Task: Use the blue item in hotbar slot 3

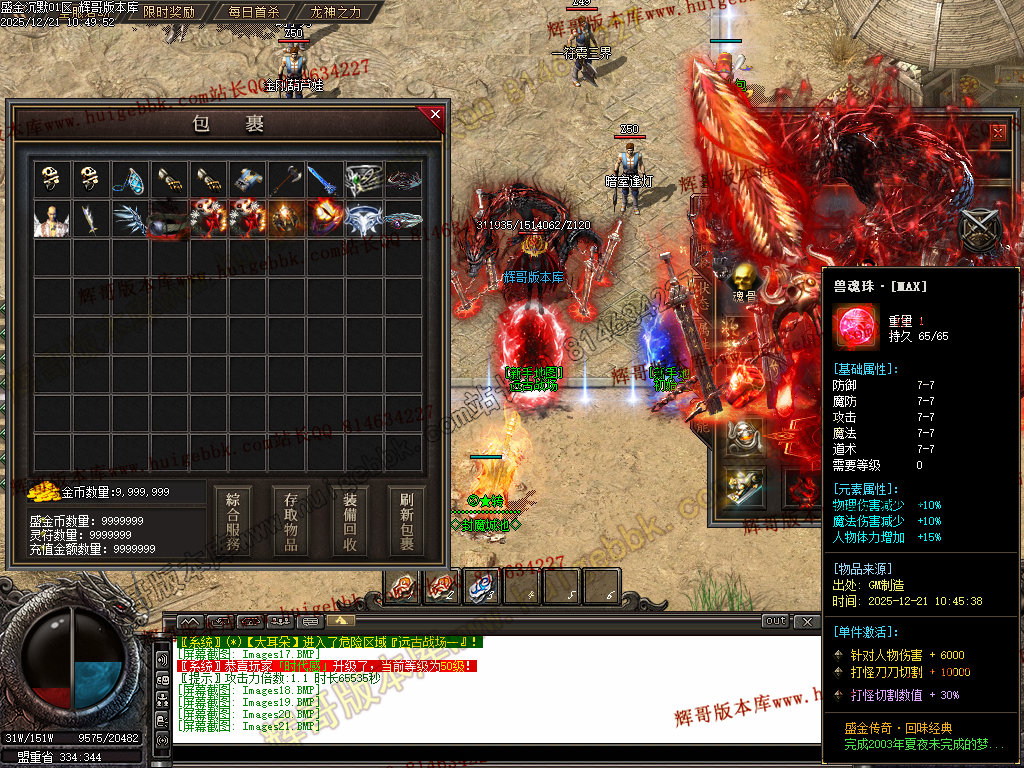Action: [482, 586]
